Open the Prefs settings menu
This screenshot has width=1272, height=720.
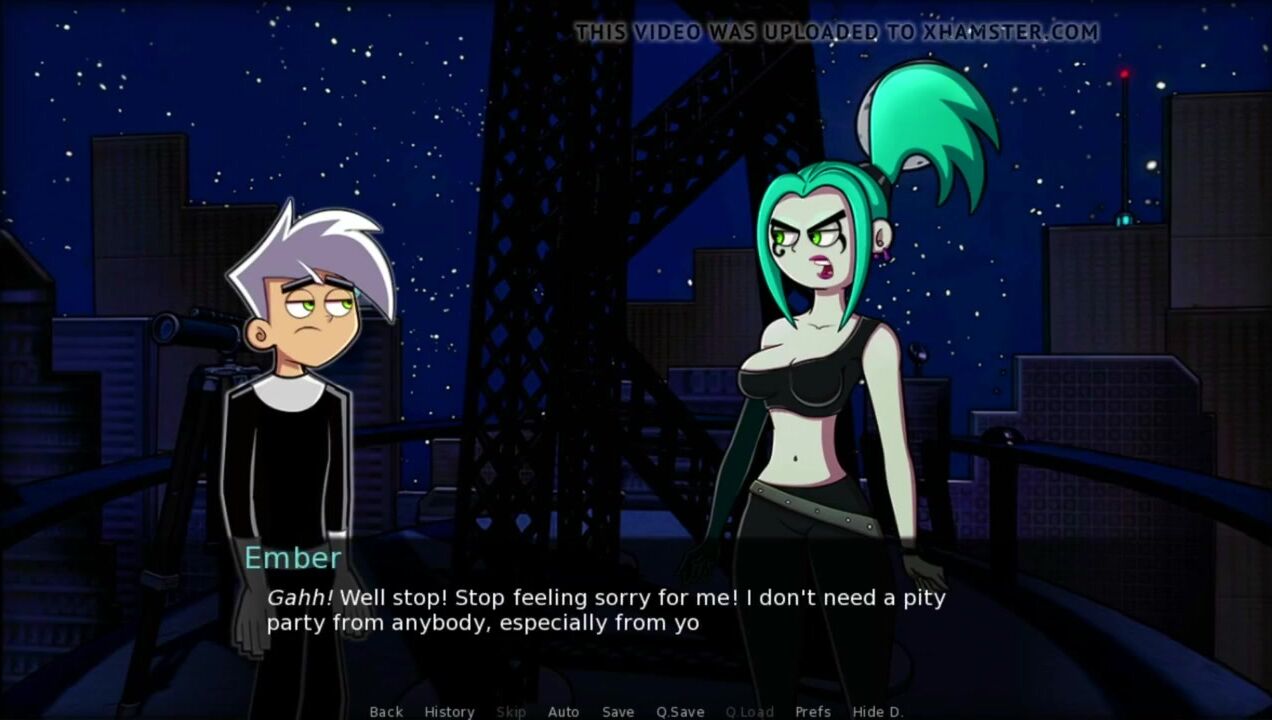[812, 712]
